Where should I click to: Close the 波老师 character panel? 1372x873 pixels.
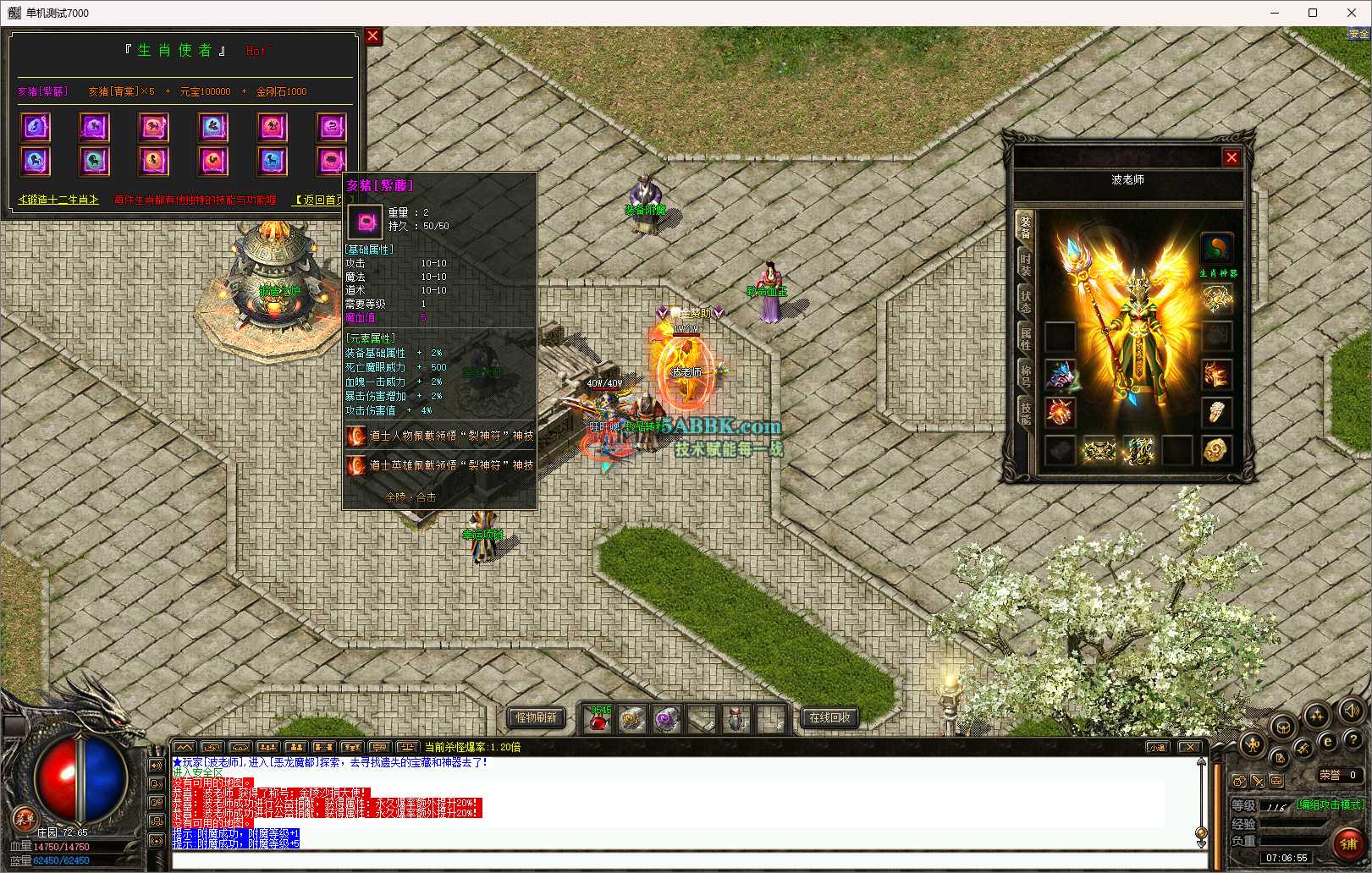(x=1231, y=157)
